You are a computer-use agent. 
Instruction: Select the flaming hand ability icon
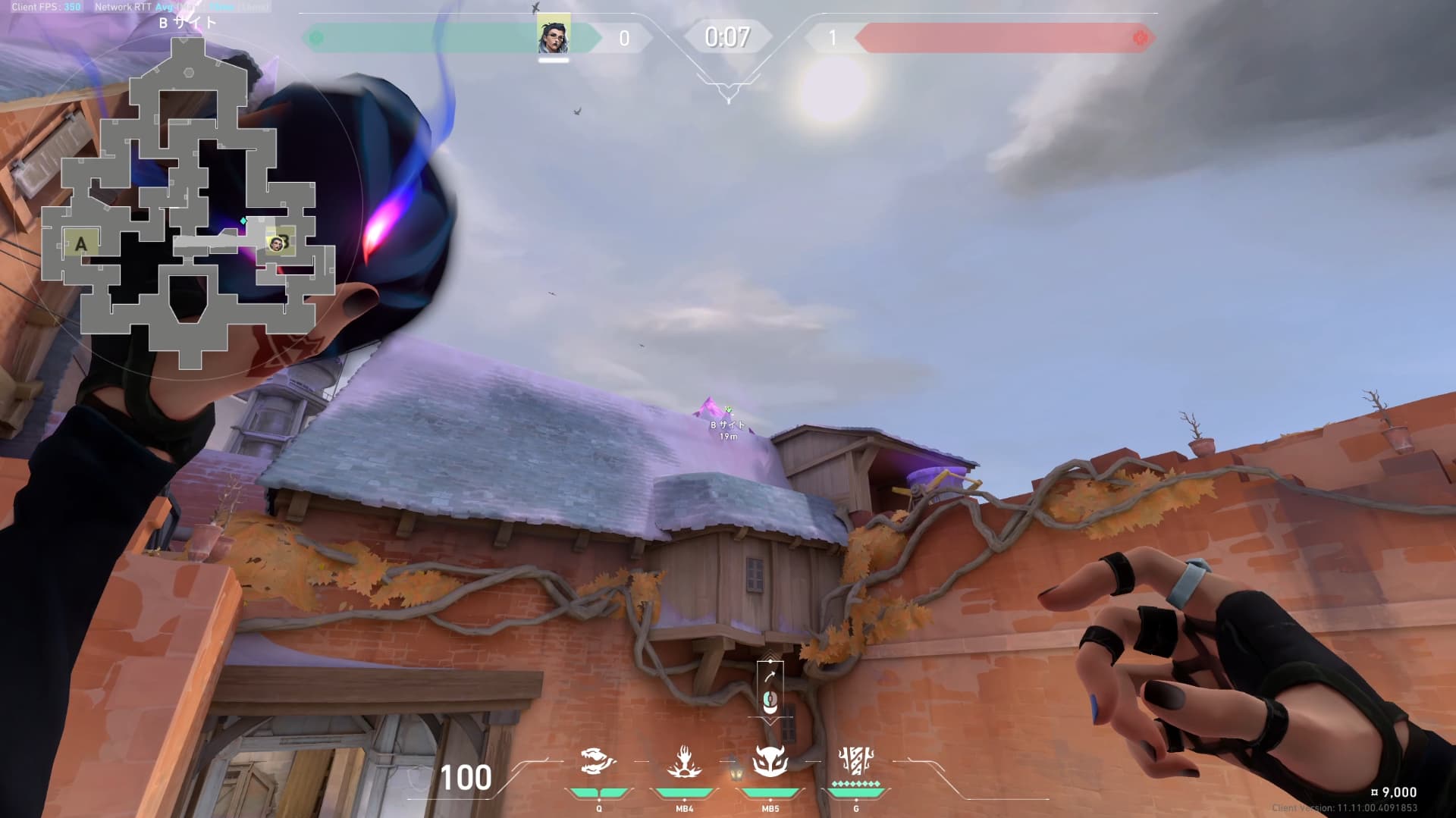click(684, 760)
